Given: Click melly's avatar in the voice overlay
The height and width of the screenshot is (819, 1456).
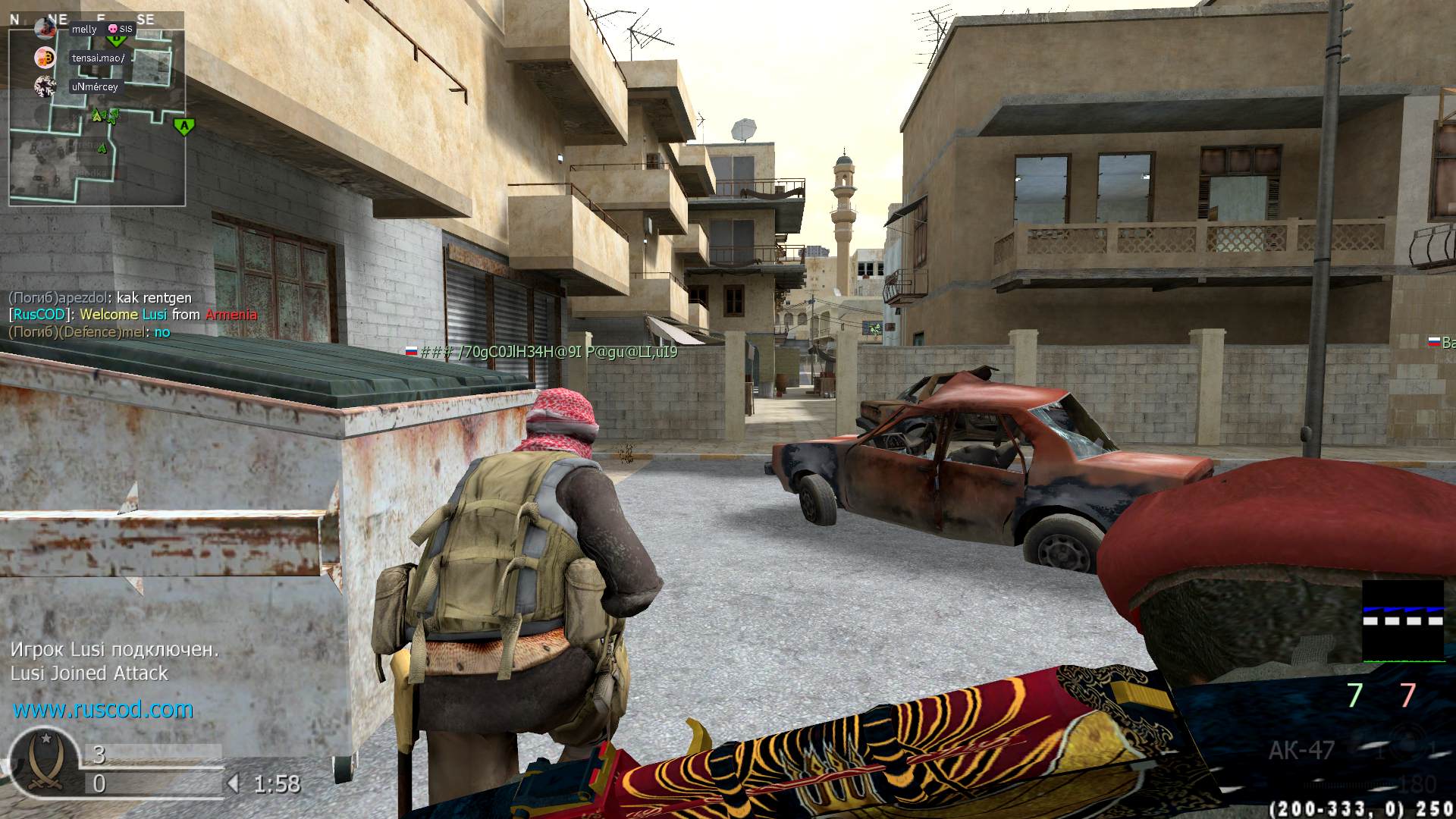Looking at the screenshot, I should pos(45,29).
